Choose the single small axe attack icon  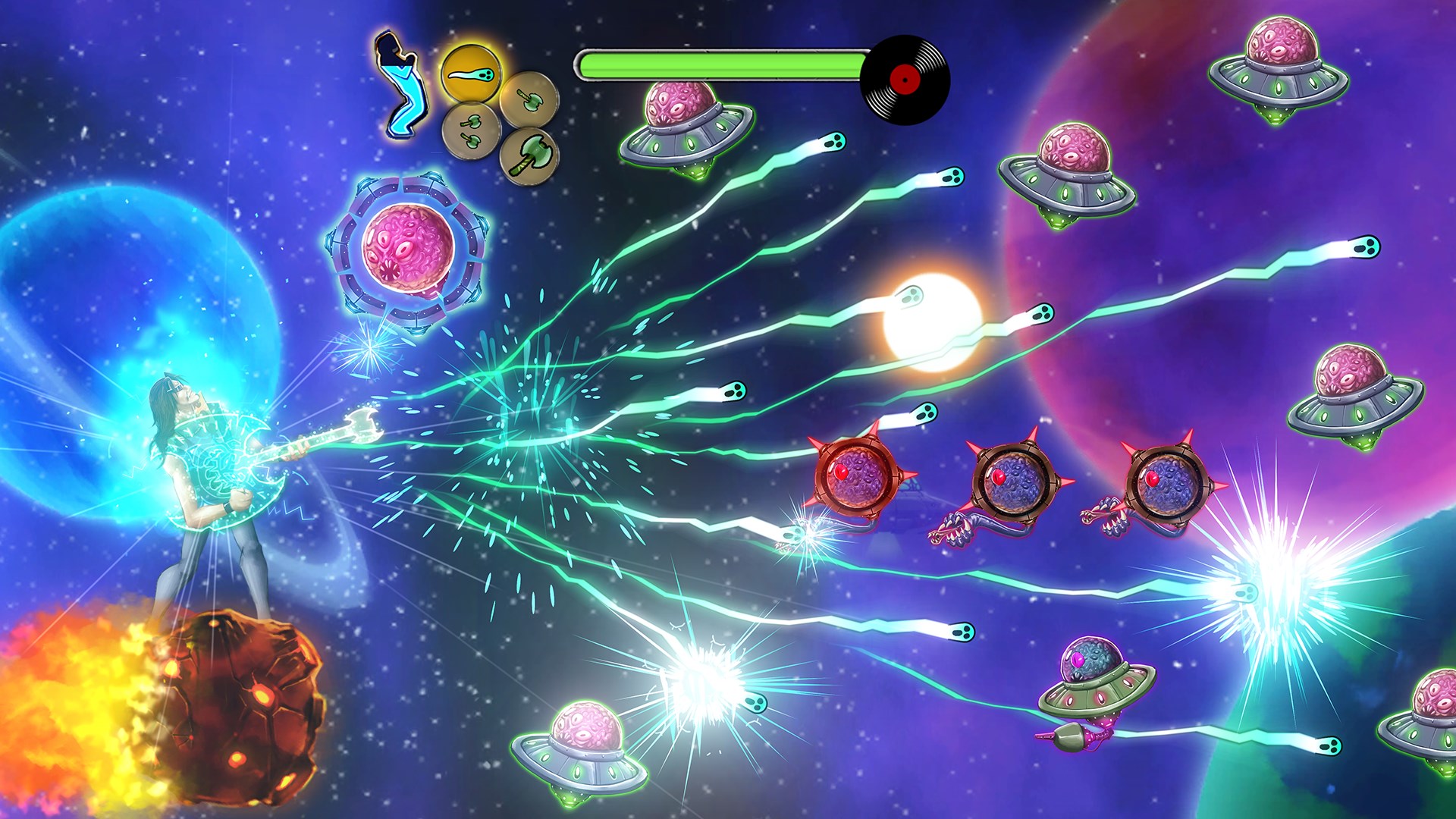point(528,99)
